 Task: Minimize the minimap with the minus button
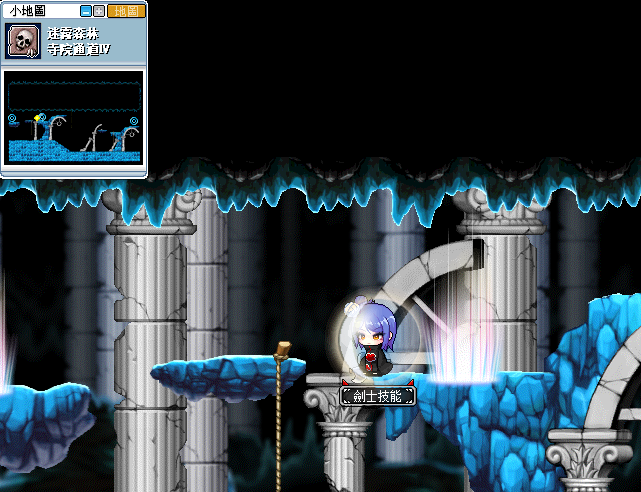[x=85, y=11]
